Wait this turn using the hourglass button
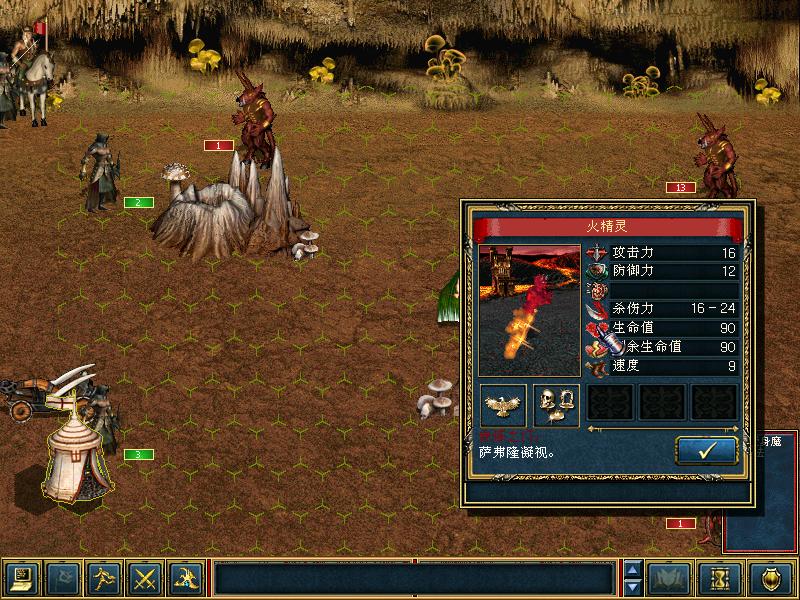 (x=722, y=578)
